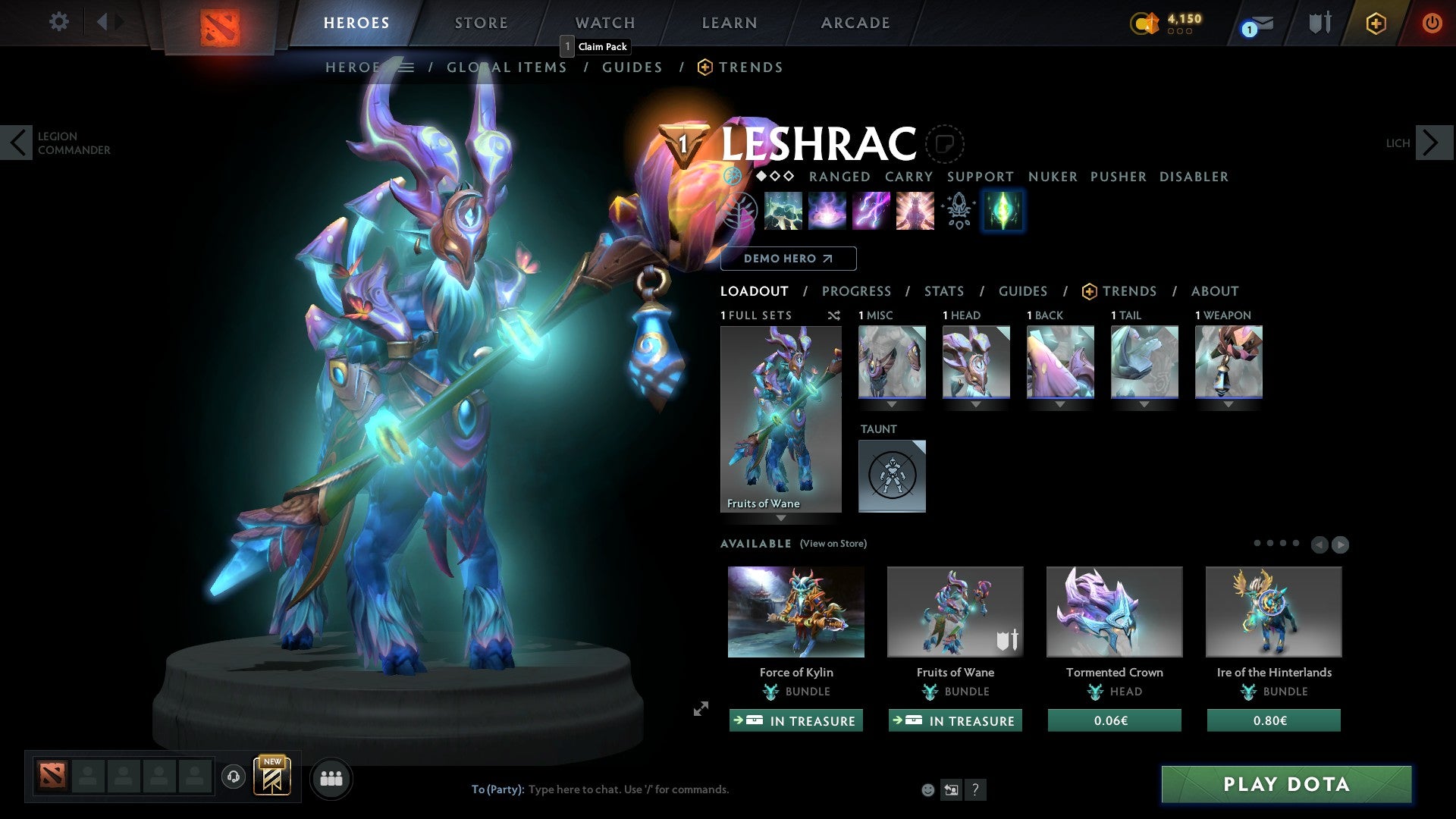Open the View on Store link

(x=833, y=544)
